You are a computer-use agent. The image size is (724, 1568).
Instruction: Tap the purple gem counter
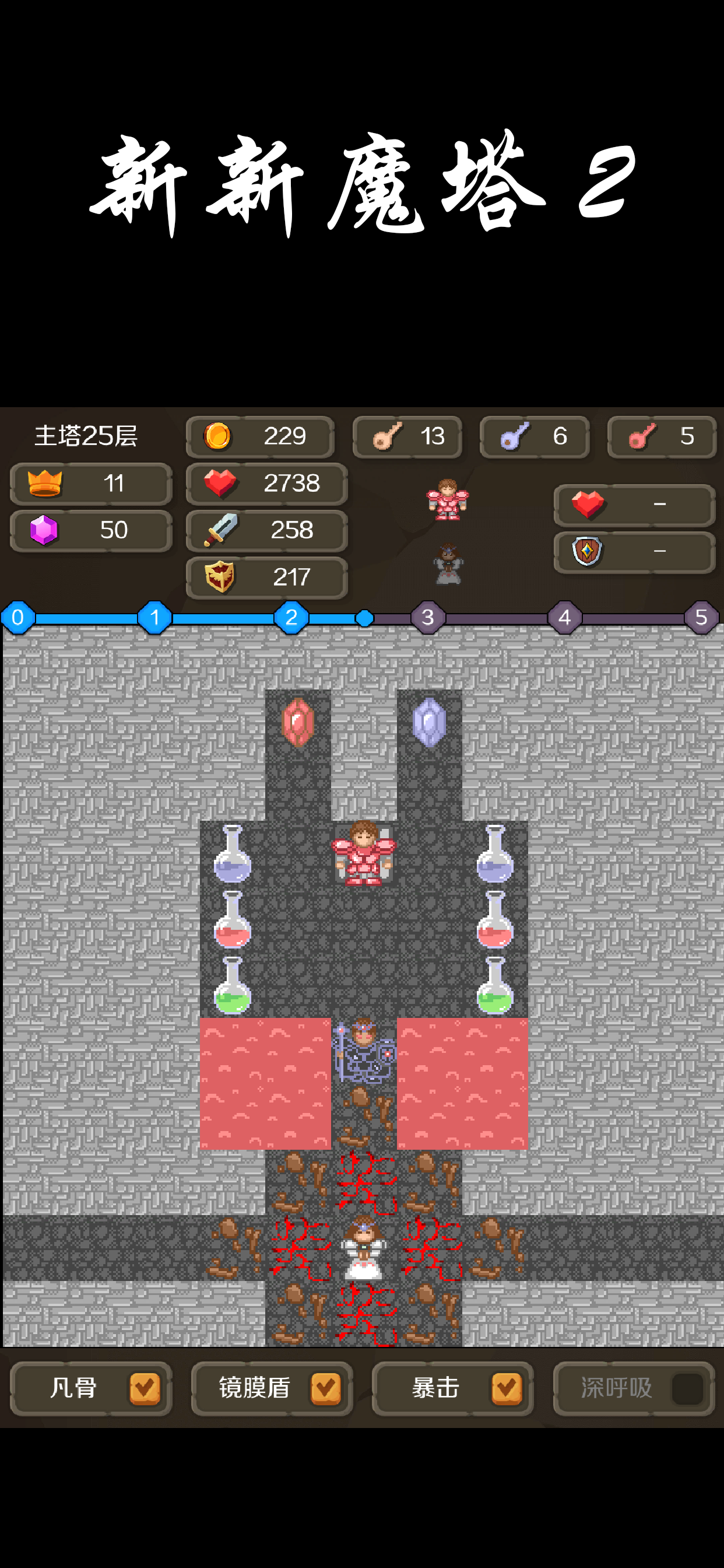91,530
